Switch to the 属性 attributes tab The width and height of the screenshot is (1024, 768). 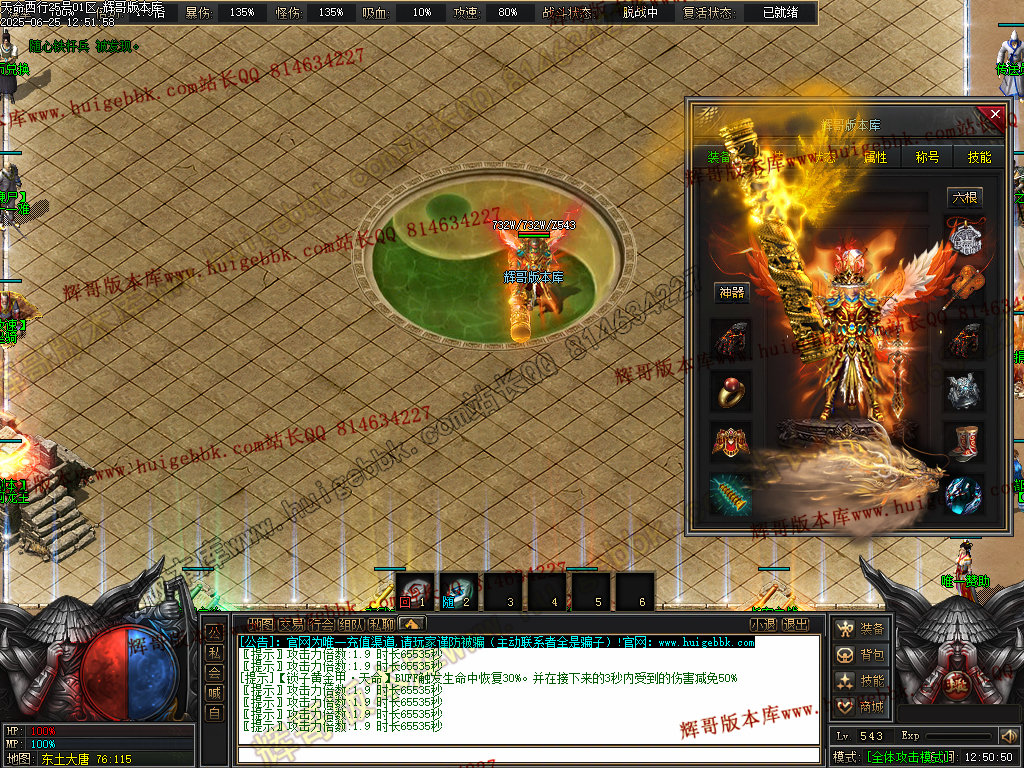(875, 157)
